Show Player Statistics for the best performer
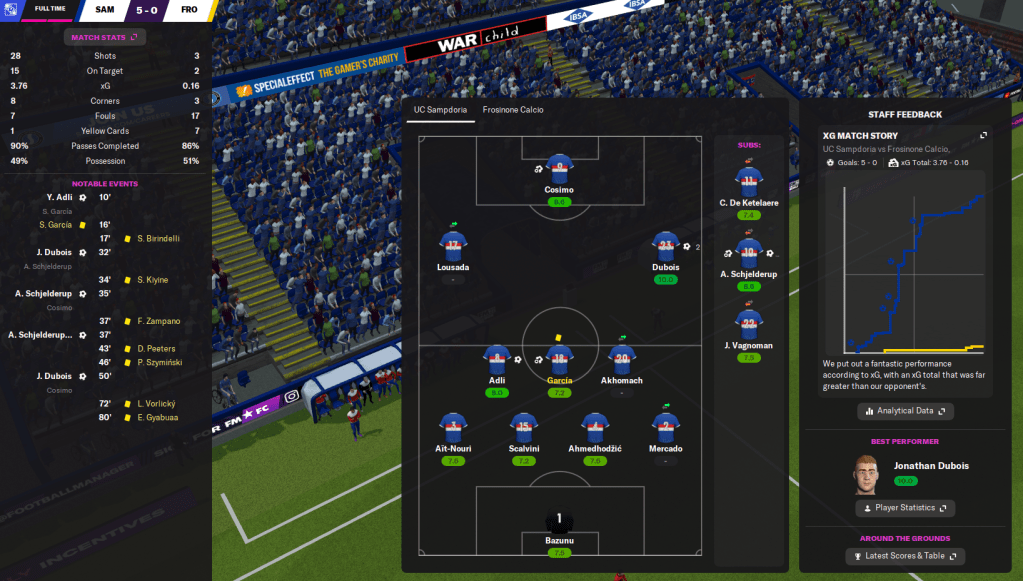Image resolution: width=1023 pixels, height=581 pixels. click(904, 508)
